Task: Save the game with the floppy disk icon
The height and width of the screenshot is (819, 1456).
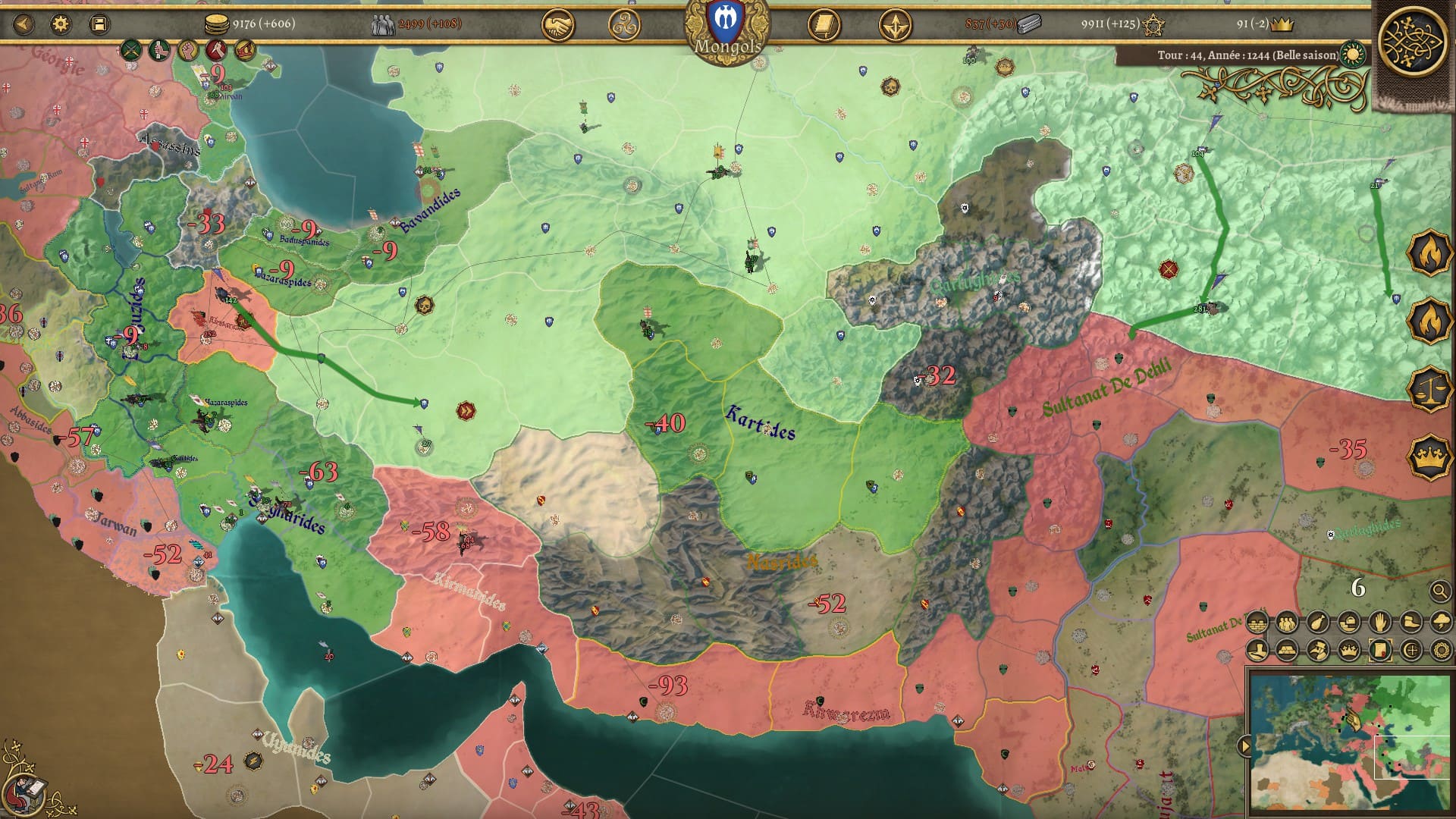Action: (99, 24)
